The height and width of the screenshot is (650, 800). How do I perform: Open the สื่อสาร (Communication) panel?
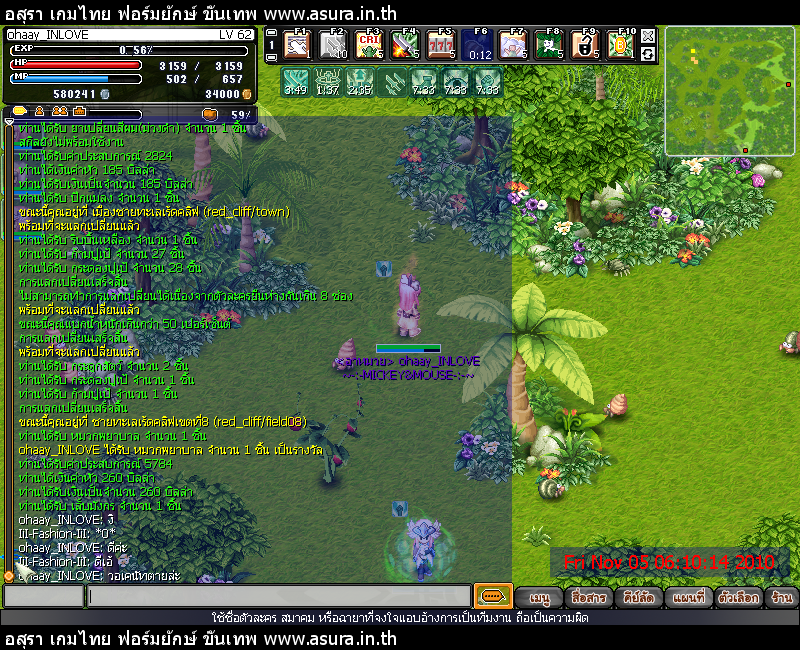pos(588,598)
